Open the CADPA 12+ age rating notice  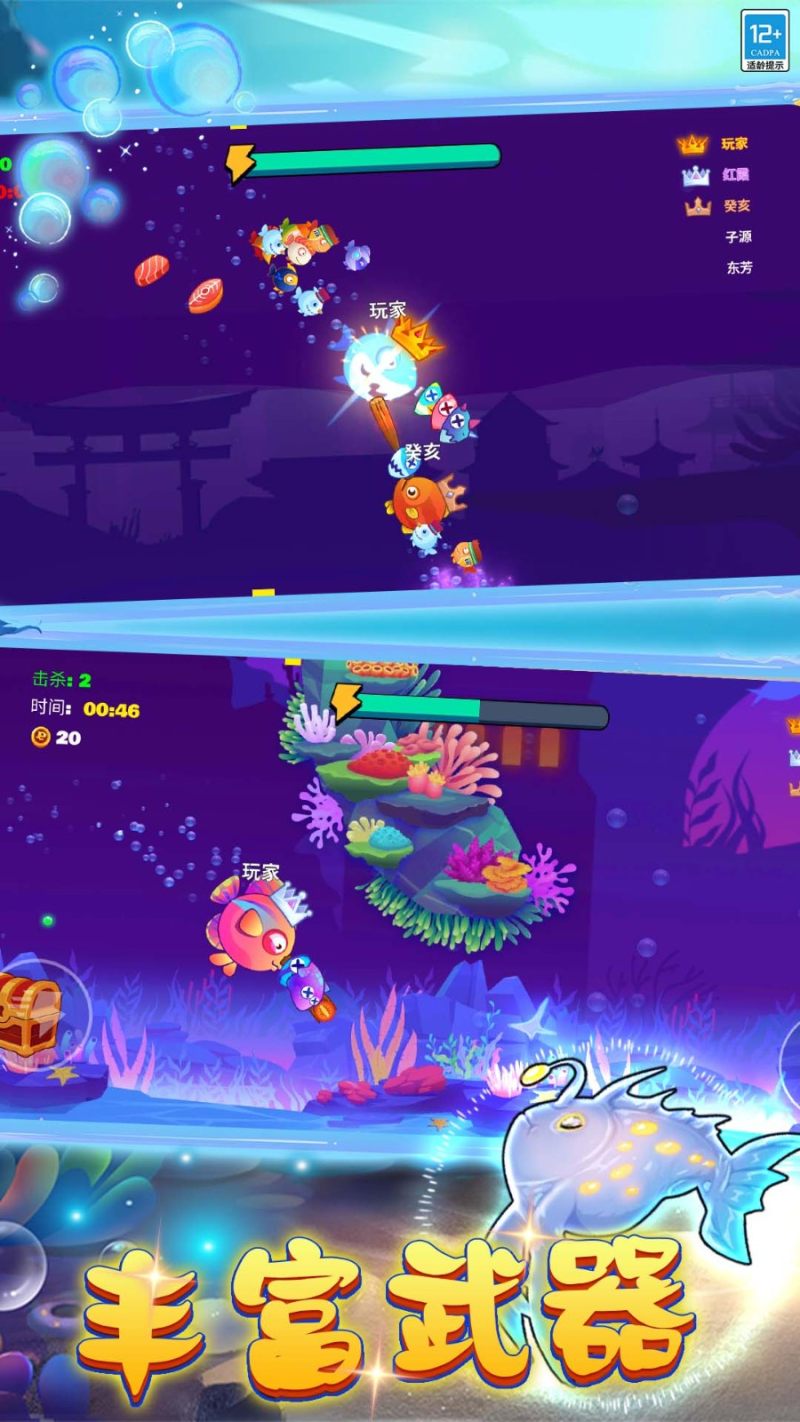coord(764,41)
